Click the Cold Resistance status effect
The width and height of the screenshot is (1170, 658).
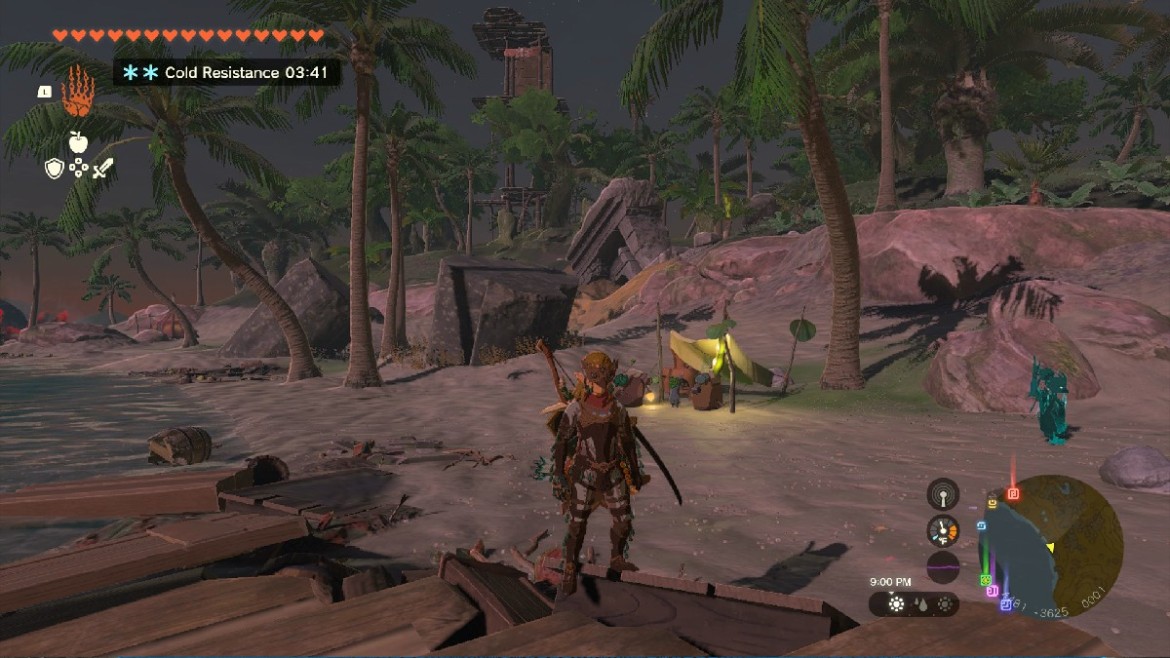tap(226, 73)
